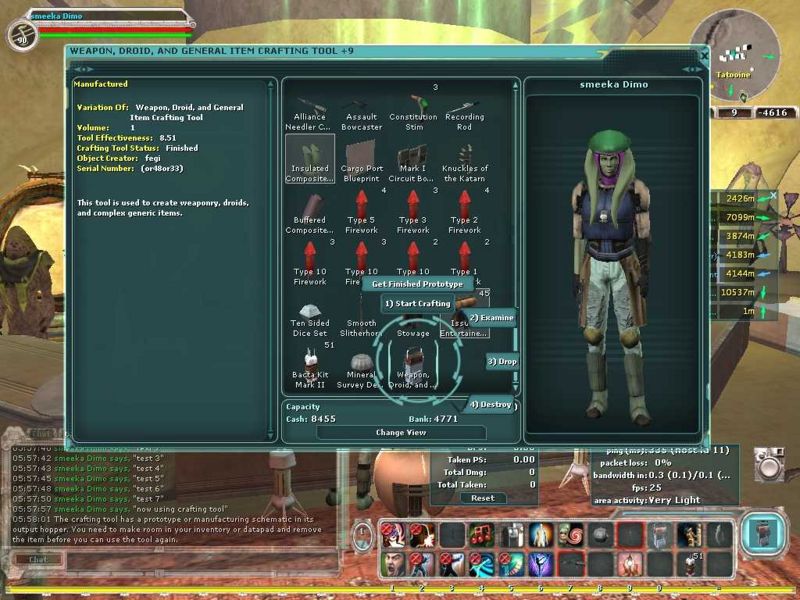Select the Drop radial option
The width and height of the screenshot is (800, 600).
click(502, 361)
